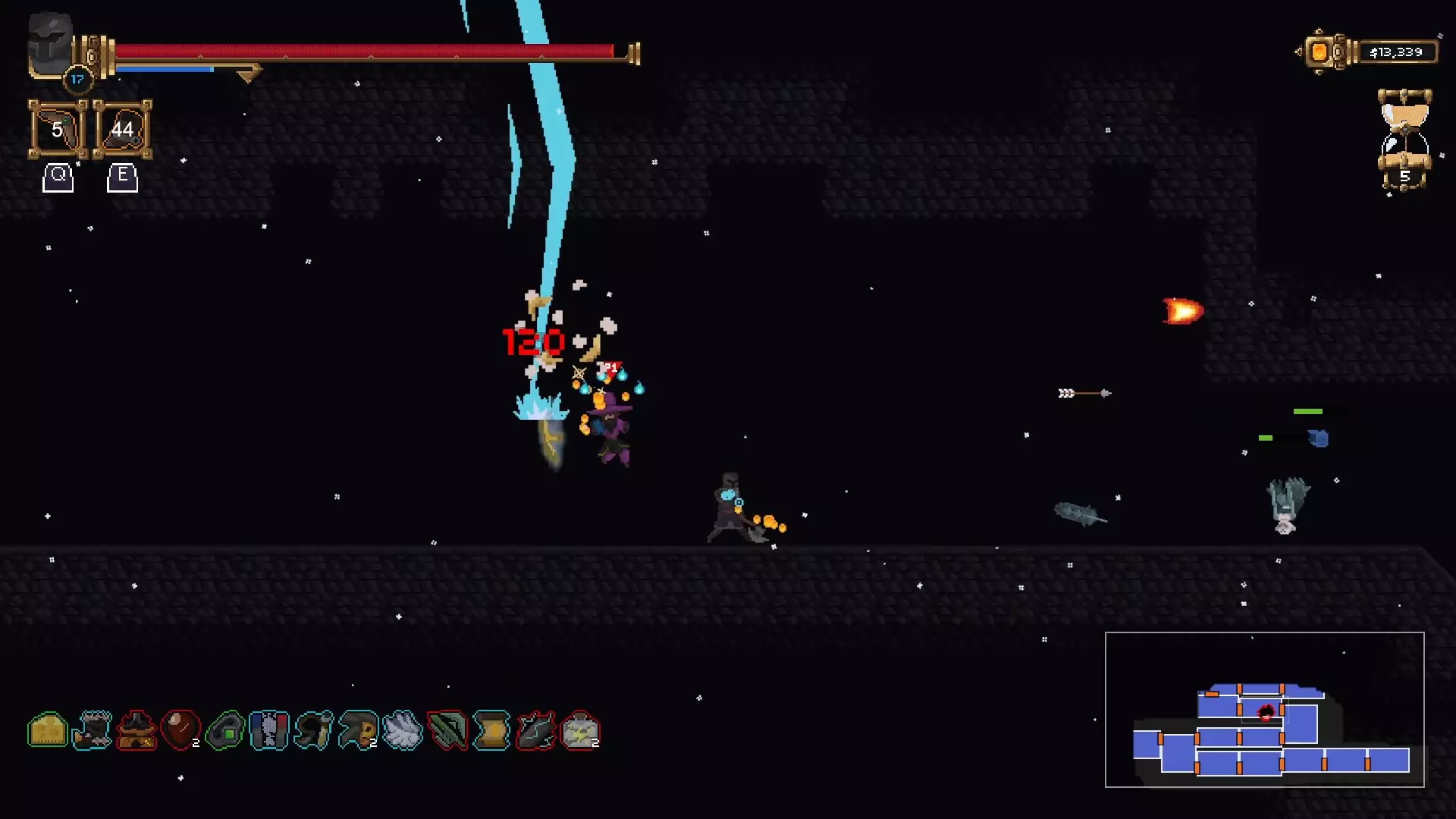Screen dimensions: 1456x819
Task: Select the golden scroll item
Action: coord(491,730)
